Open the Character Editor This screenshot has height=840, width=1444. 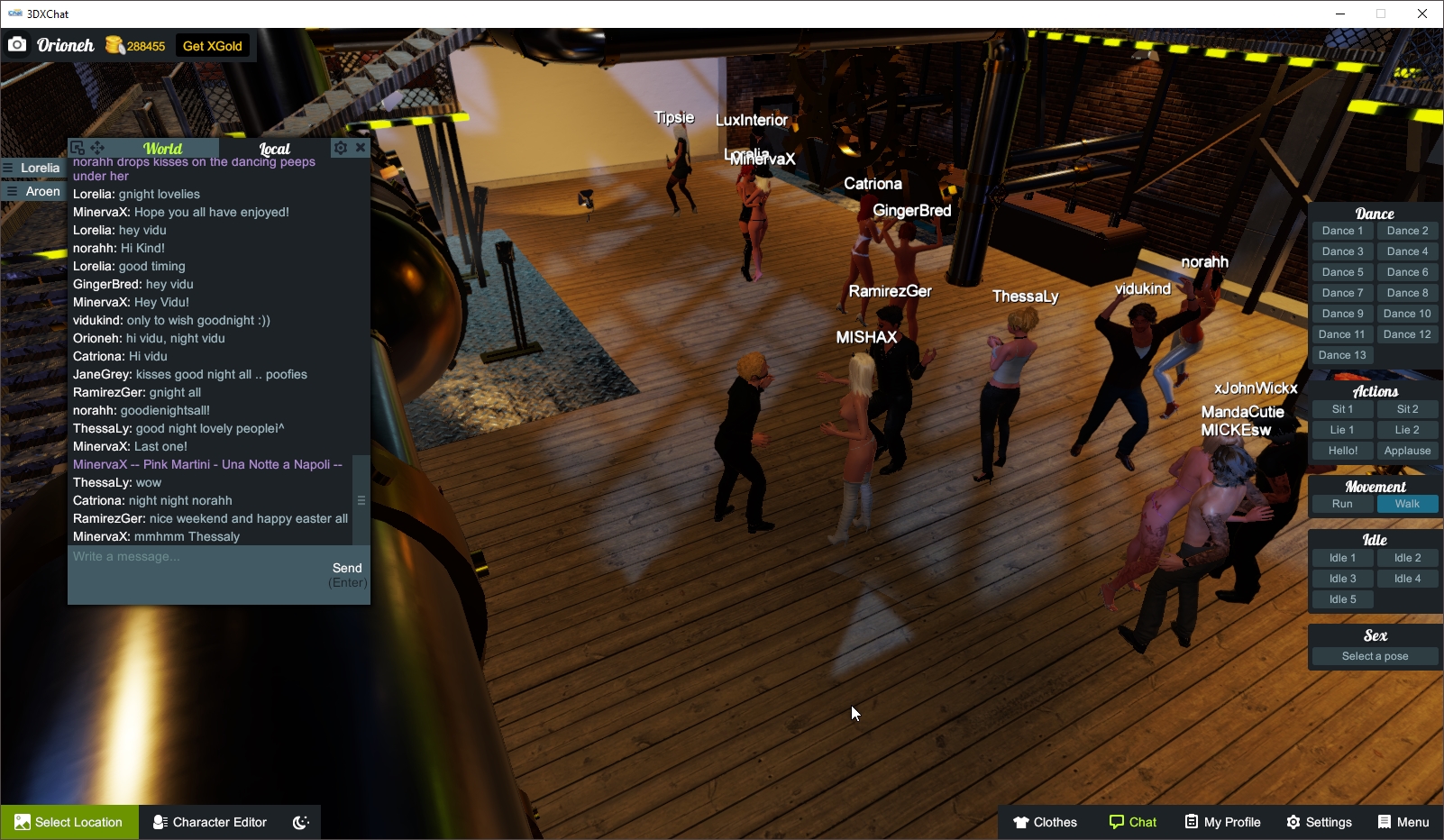(x=209, y=821)
